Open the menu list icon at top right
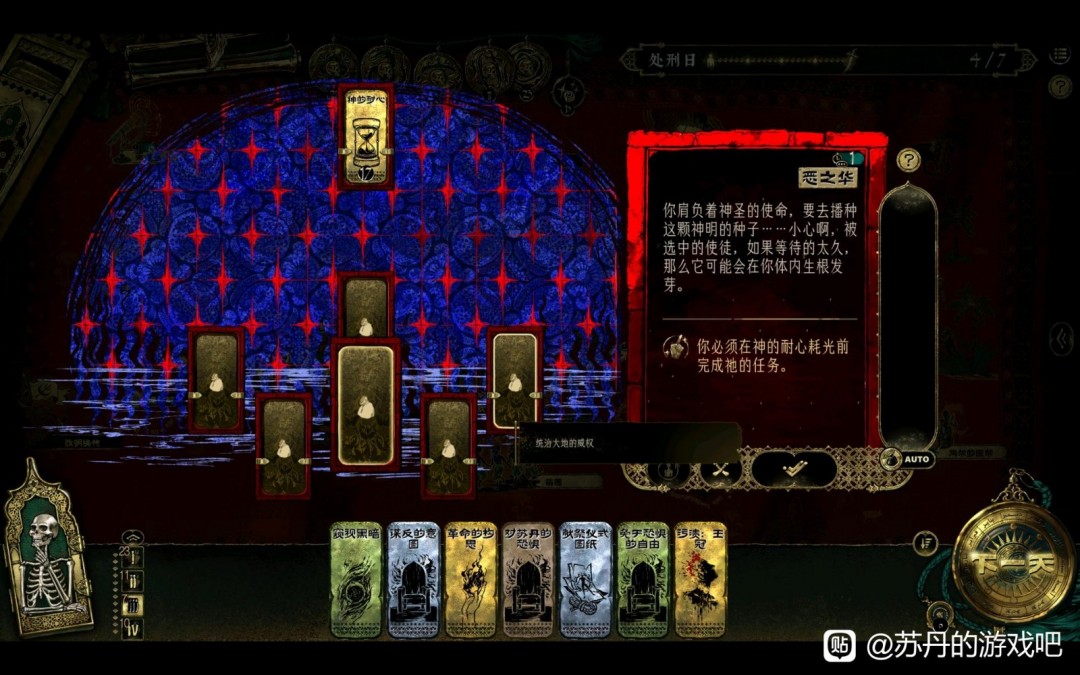Screen dimensions: 1080x675 tap(1060, 56)
